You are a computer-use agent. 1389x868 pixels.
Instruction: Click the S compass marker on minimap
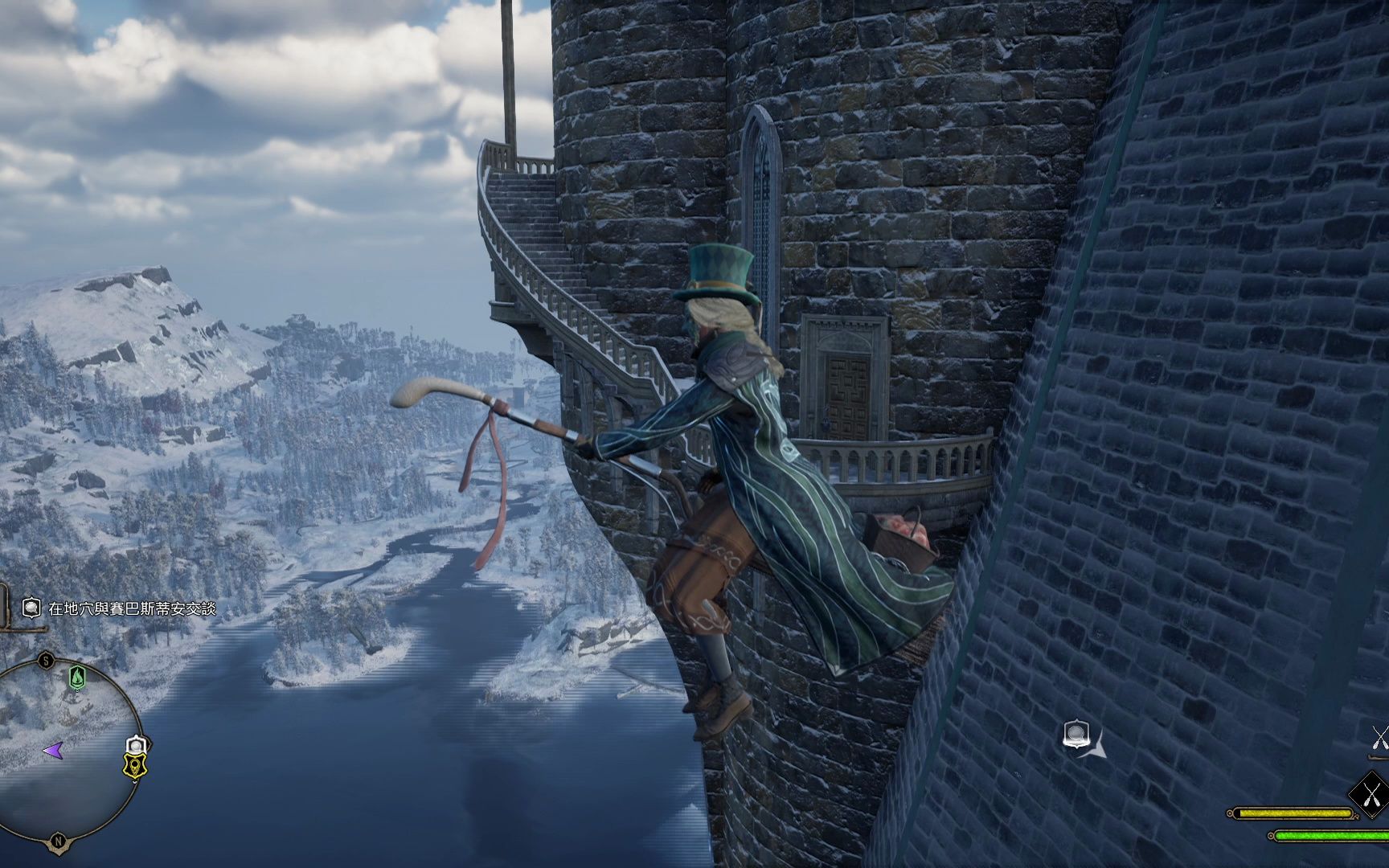click(47, 661)
